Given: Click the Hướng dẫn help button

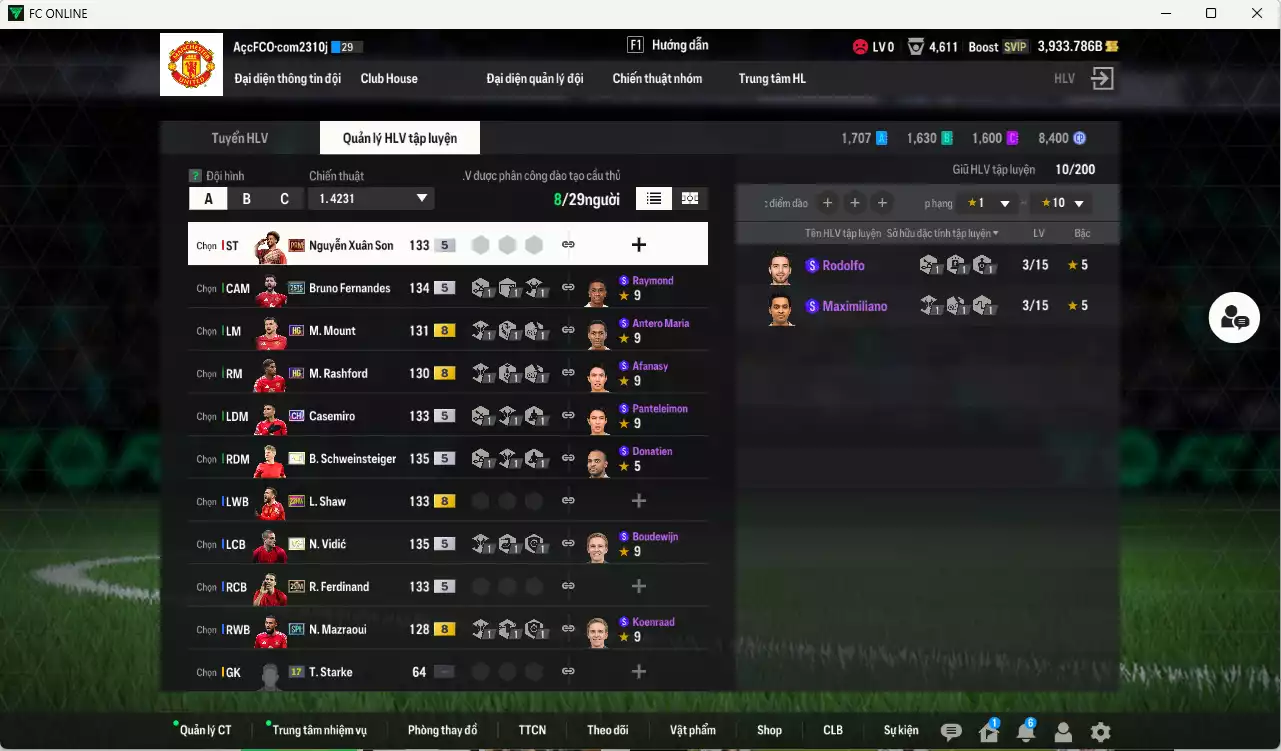Looking at the screenshot, I should pos(680,44).
